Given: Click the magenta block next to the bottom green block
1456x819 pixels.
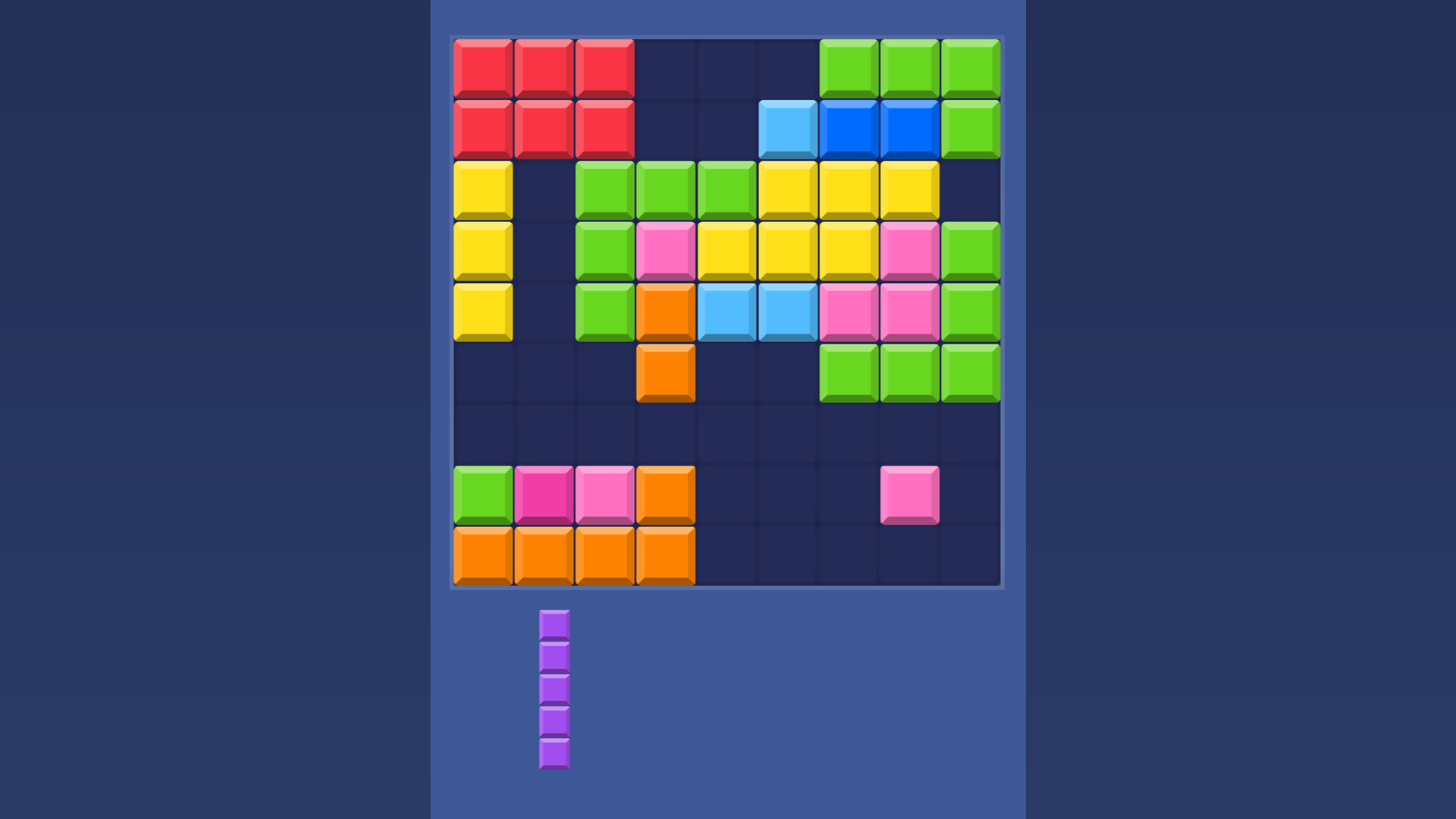Looking at the screenshot, I should [x=543, y=494].
